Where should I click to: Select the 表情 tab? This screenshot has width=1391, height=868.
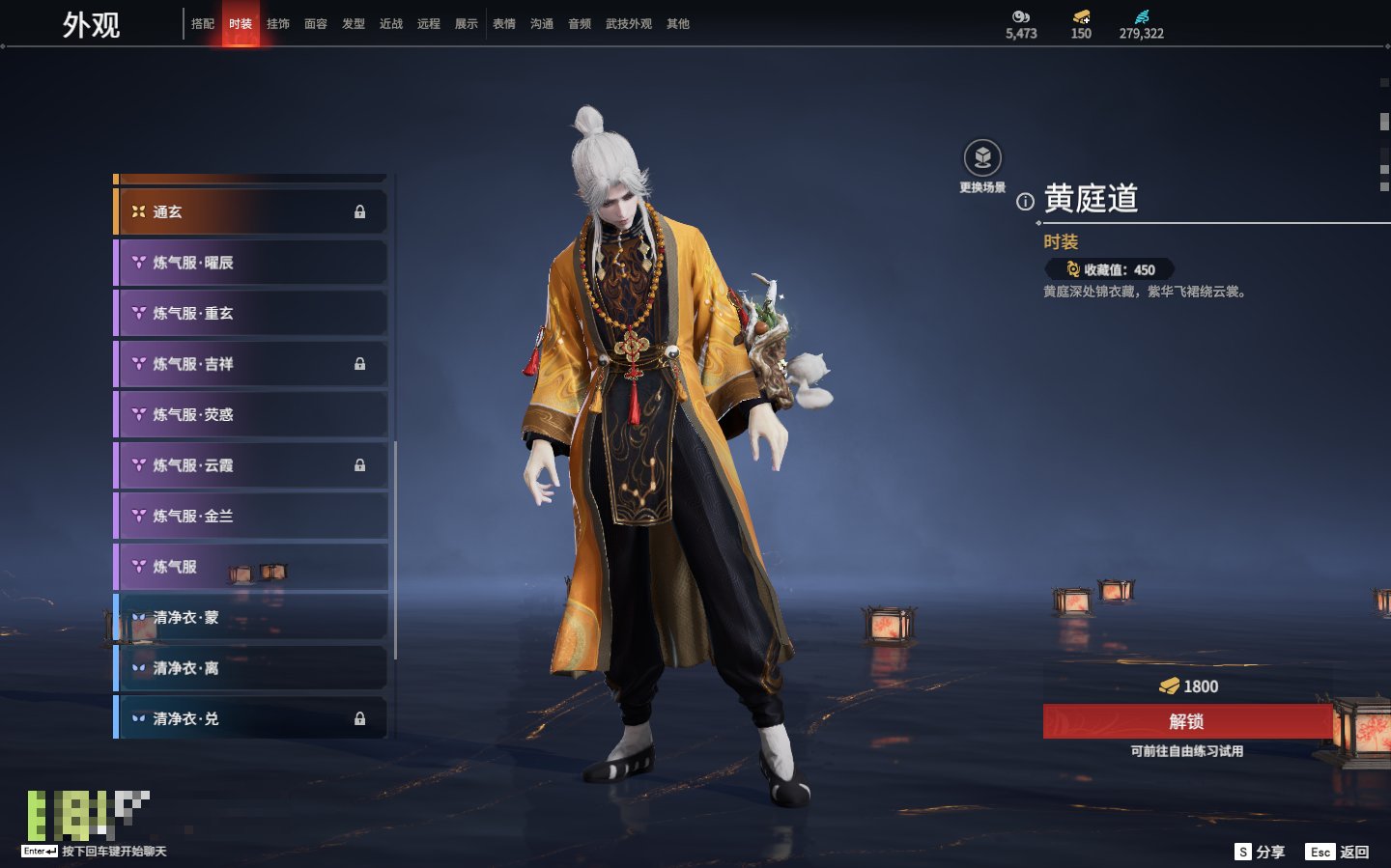(x=504, y=24)
